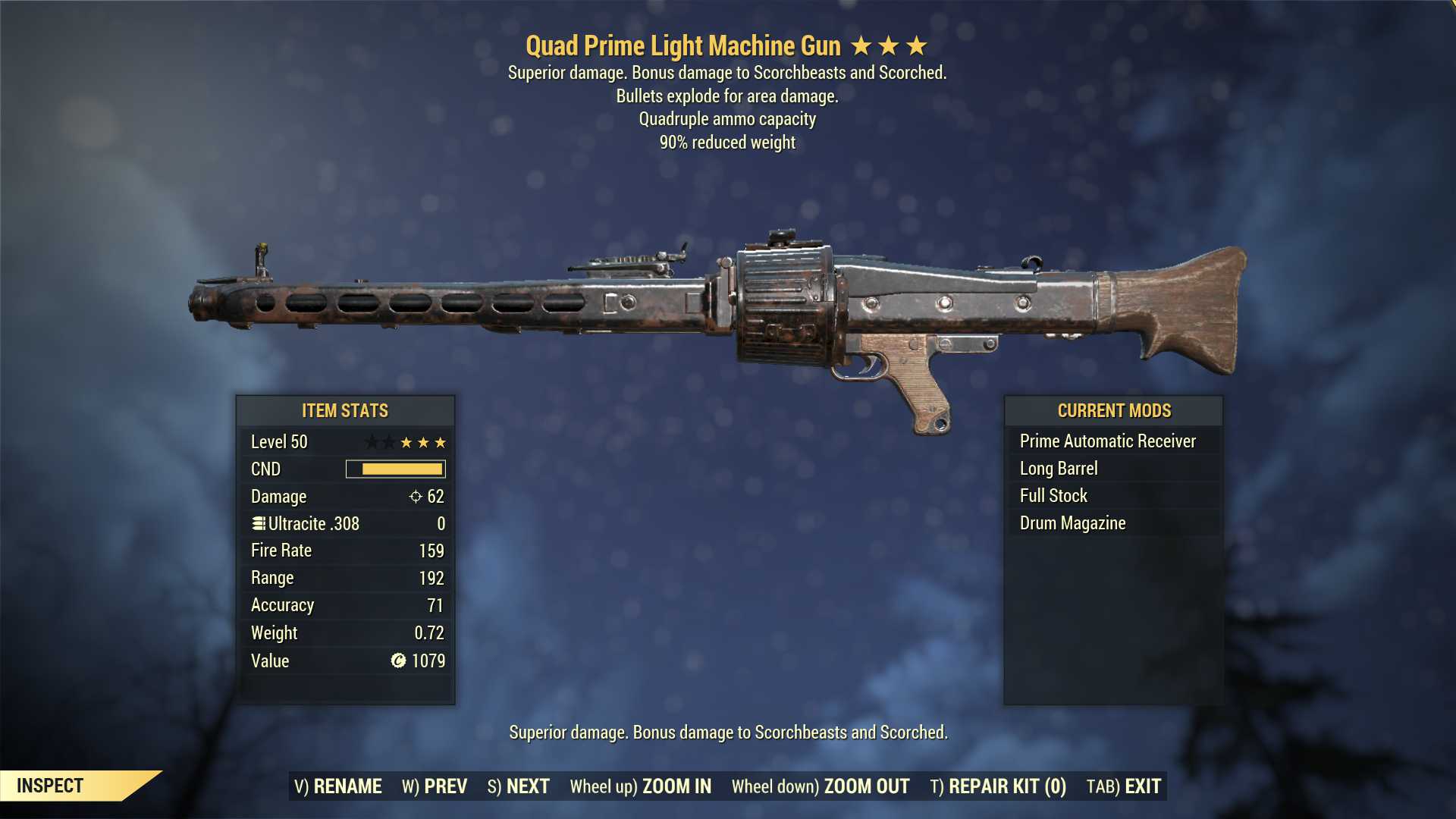This screenshot has height=819, width=1456.
Task: Select ZOOM IN on the weapon
Action: pyautogui.click(x=641, y=786)
